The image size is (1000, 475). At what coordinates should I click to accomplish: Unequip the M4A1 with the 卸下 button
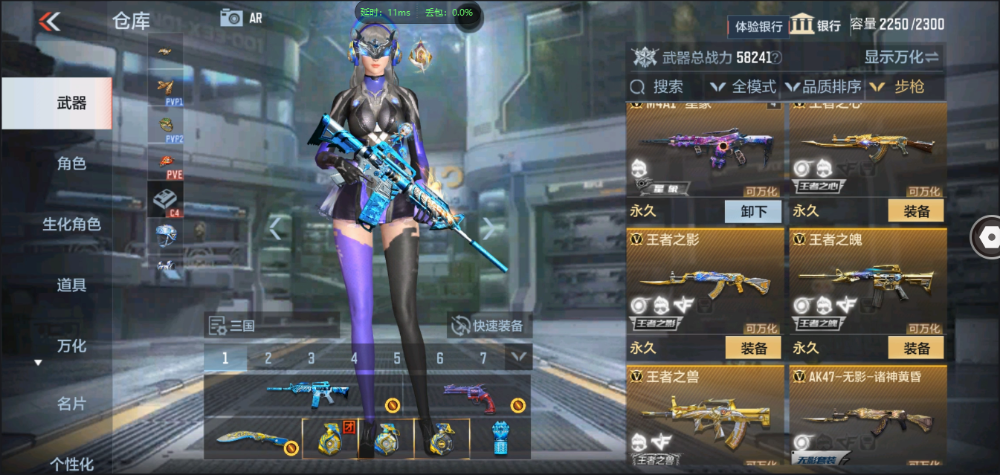click(753, 211)
